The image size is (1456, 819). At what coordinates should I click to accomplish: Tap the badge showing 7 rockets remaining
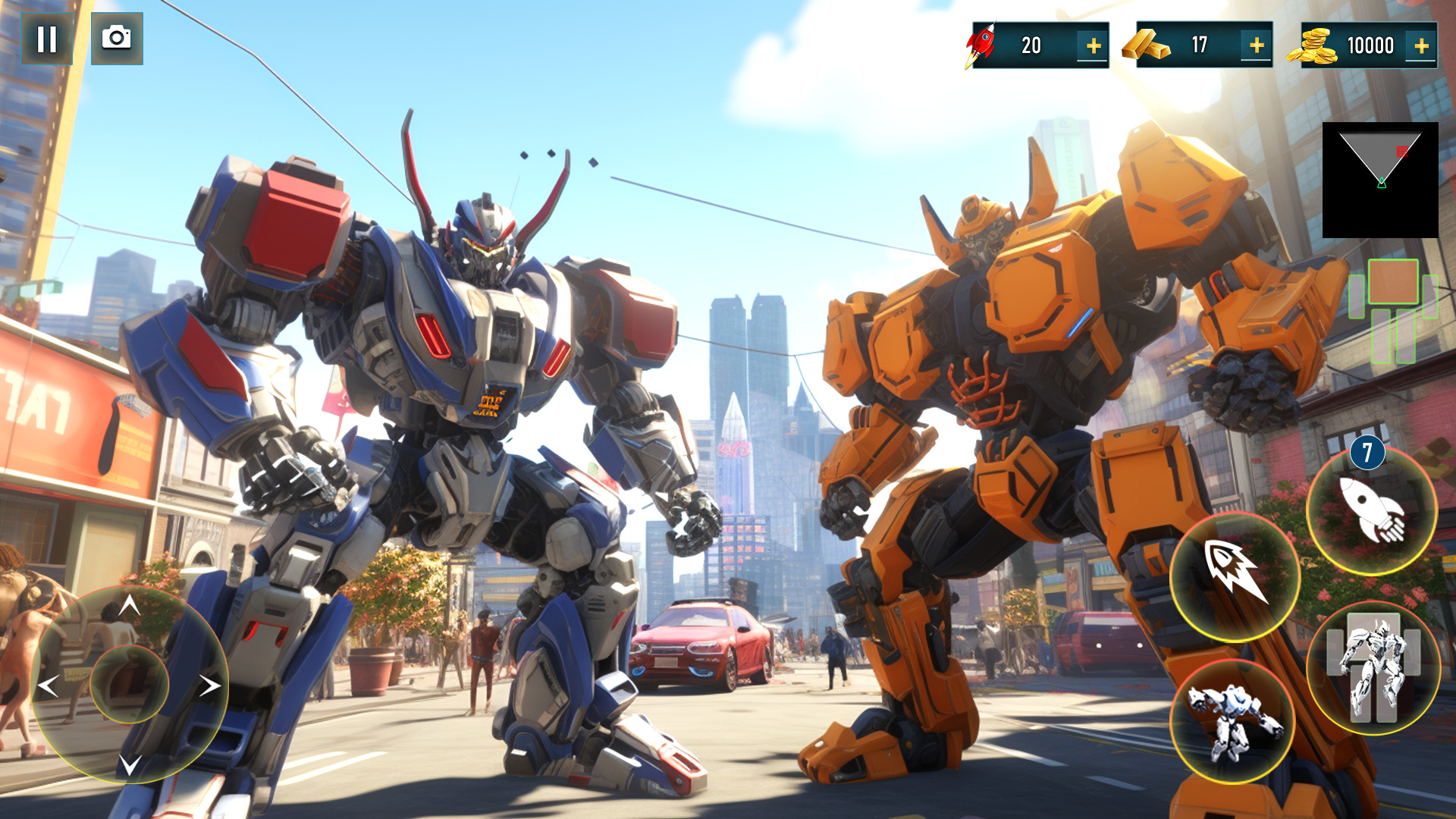click(x=1370, y=454)
